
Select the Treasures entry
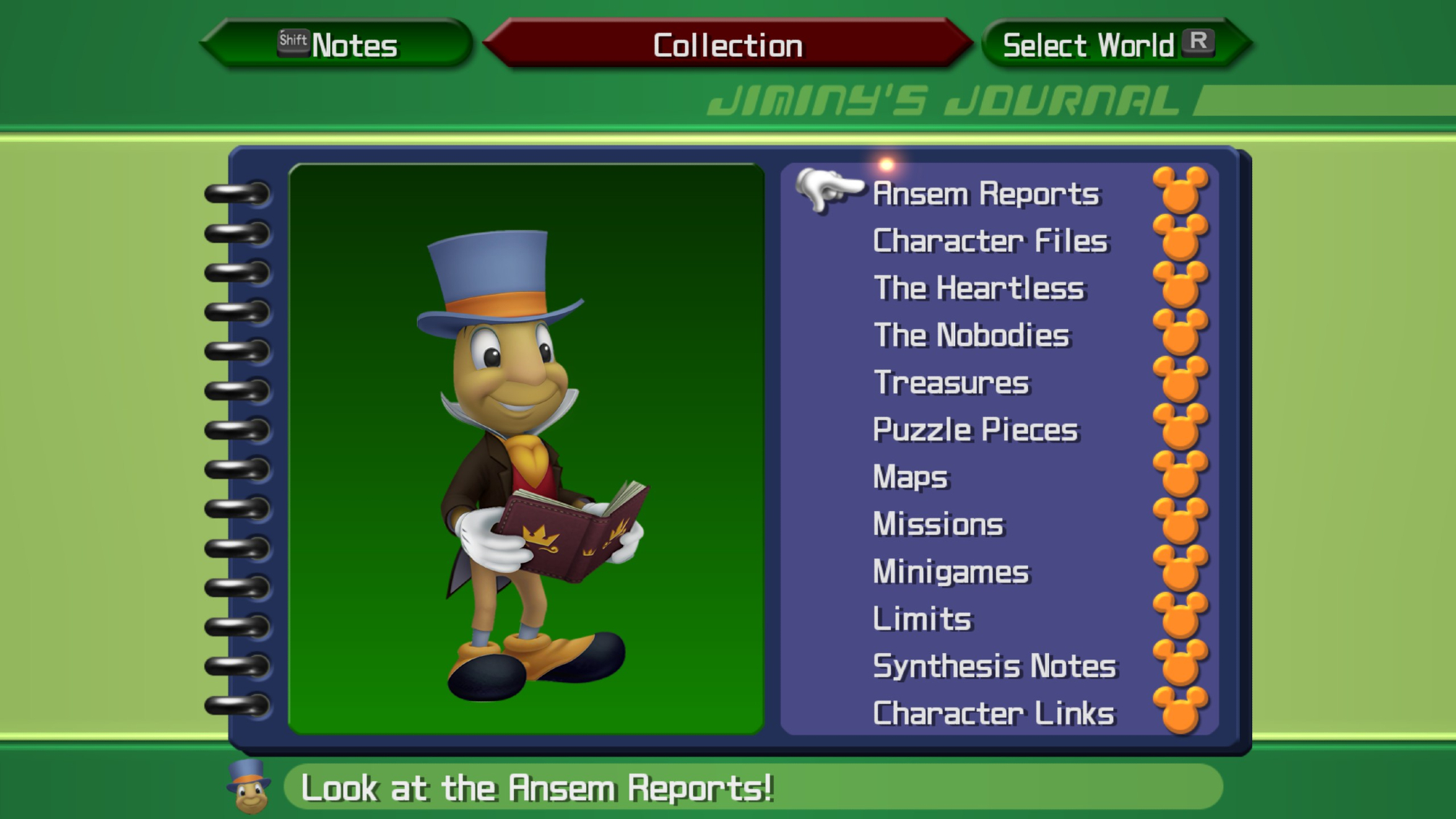pyautogui.click(x=951, y=383)
